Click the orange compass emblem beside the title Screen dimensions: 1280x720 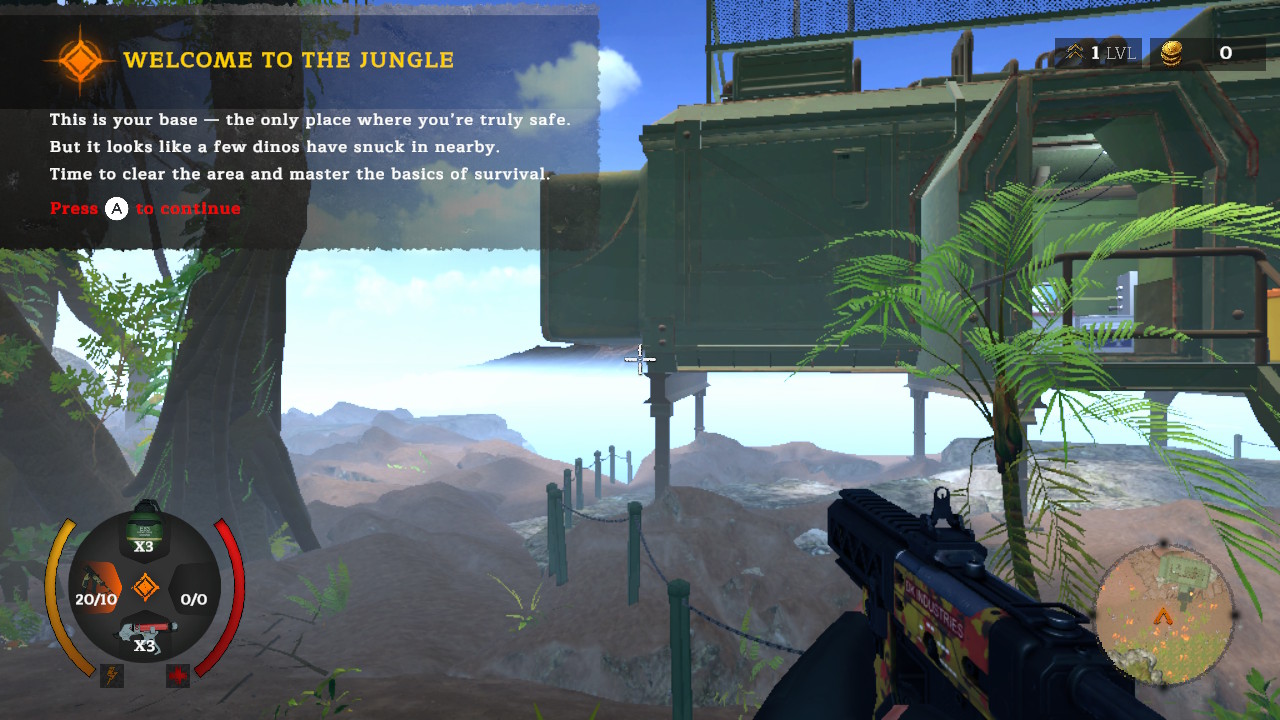[x=79, y=61]
